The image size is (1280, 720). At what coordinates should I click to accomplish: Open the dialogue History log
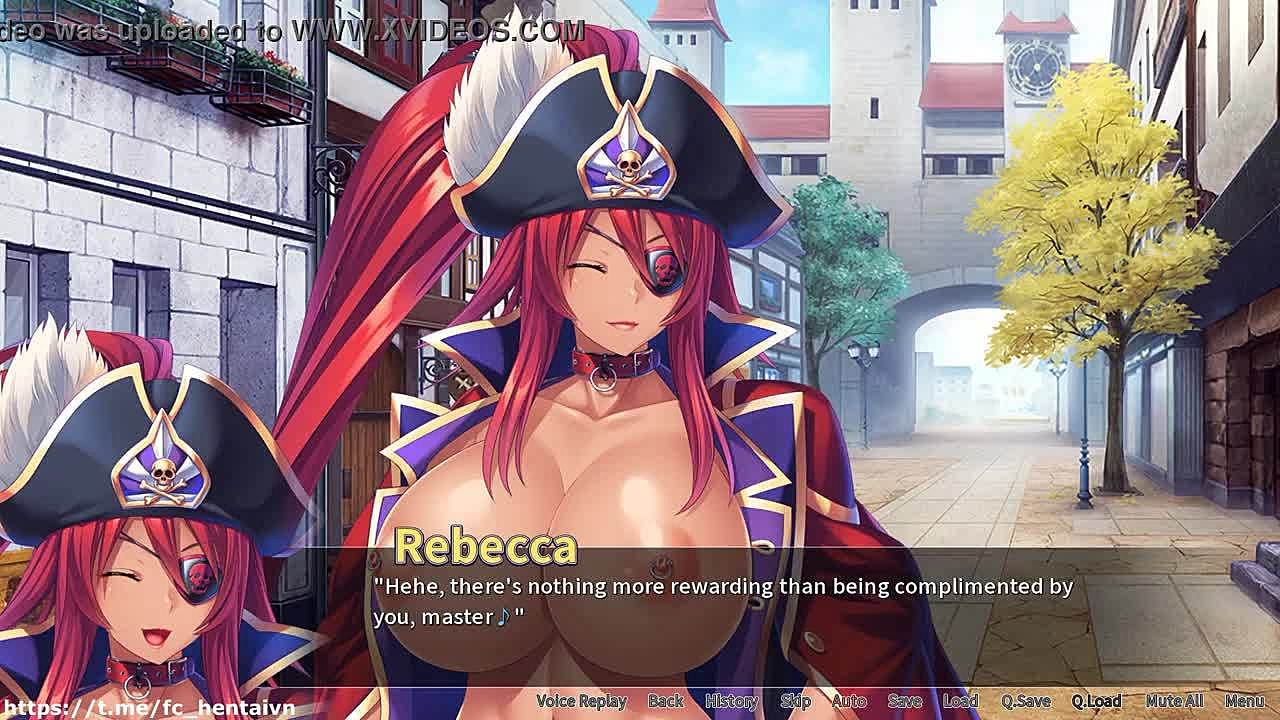731,701
